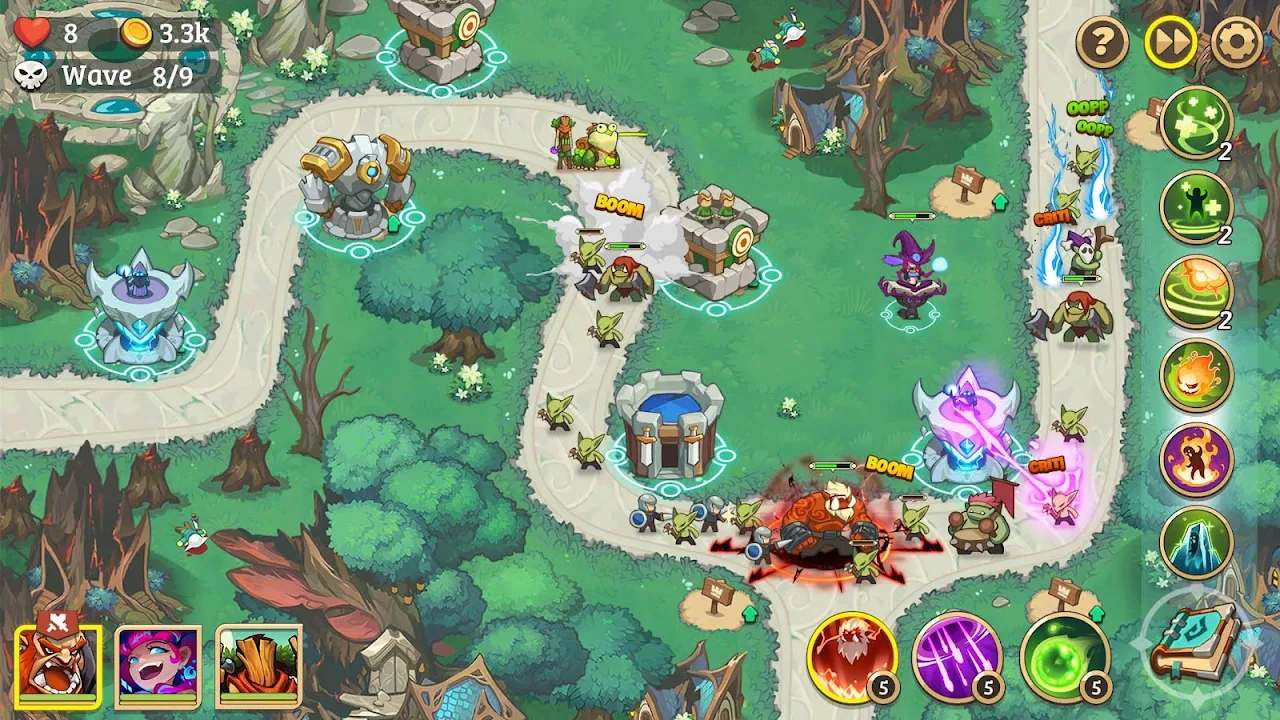
Task: Trigger the red roaring demon hero skill
Action: point(852,656)
